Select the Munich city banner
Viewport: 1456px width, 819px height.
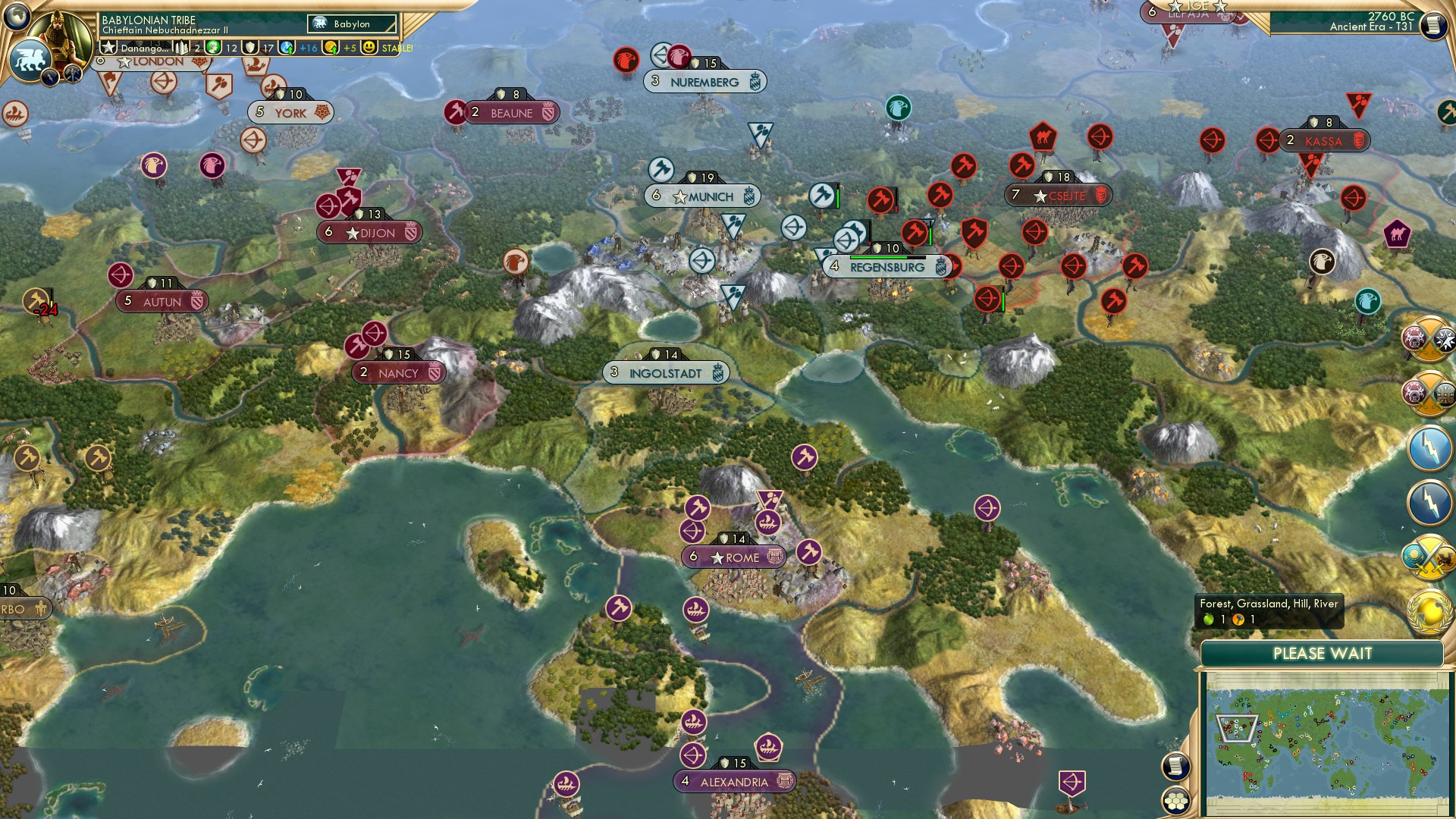(704, 195)
